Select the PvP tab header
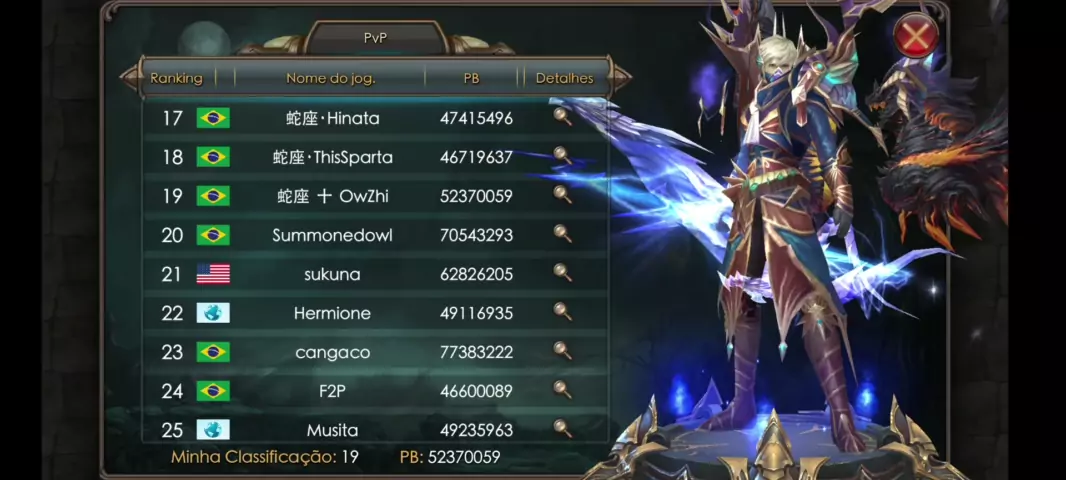The width and height of the screenshot is (1066, 480). [375, 38]
